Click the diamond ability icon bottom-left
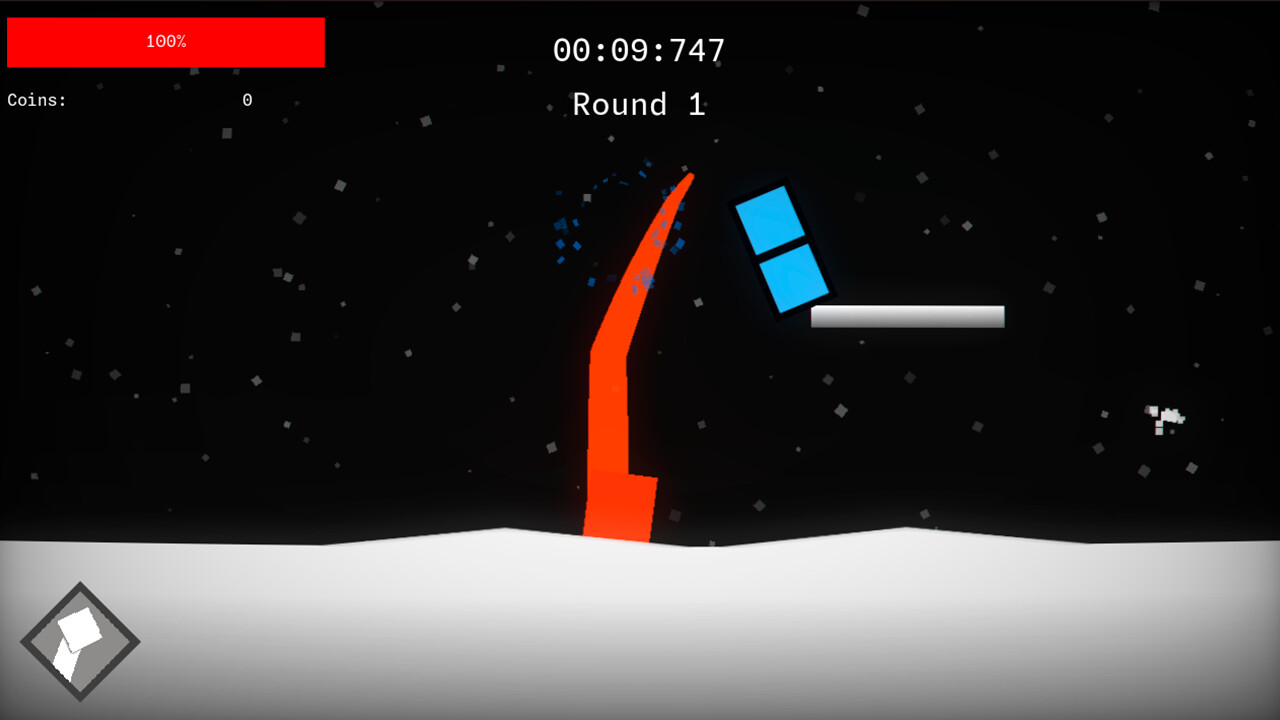 click(x=79, y=640)
